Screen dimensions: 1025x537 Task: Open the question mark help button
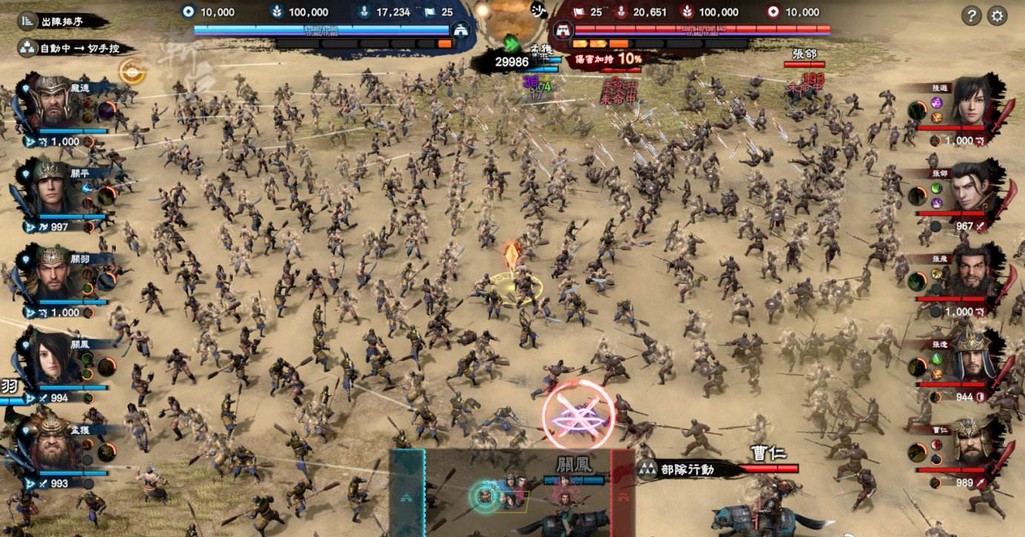[x=971, y=15]
